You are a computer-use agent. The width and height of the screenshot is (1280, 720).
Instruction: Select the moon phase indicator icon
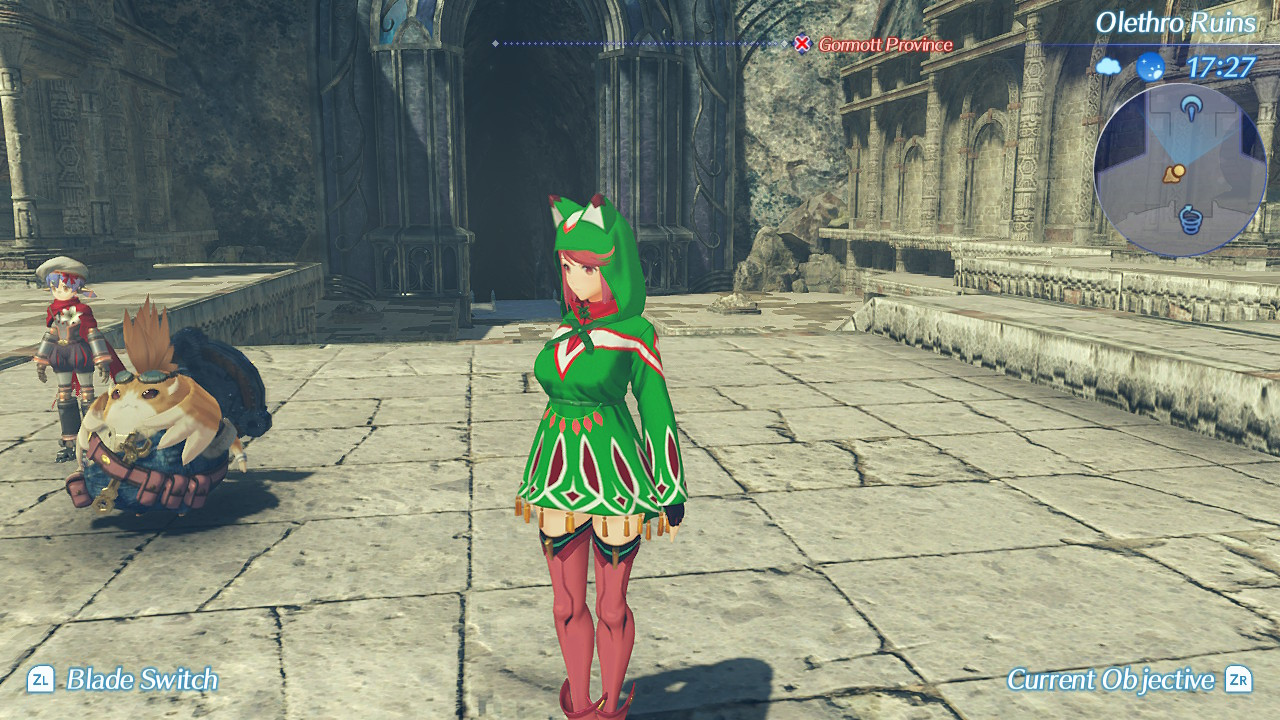pos(1150,67)
